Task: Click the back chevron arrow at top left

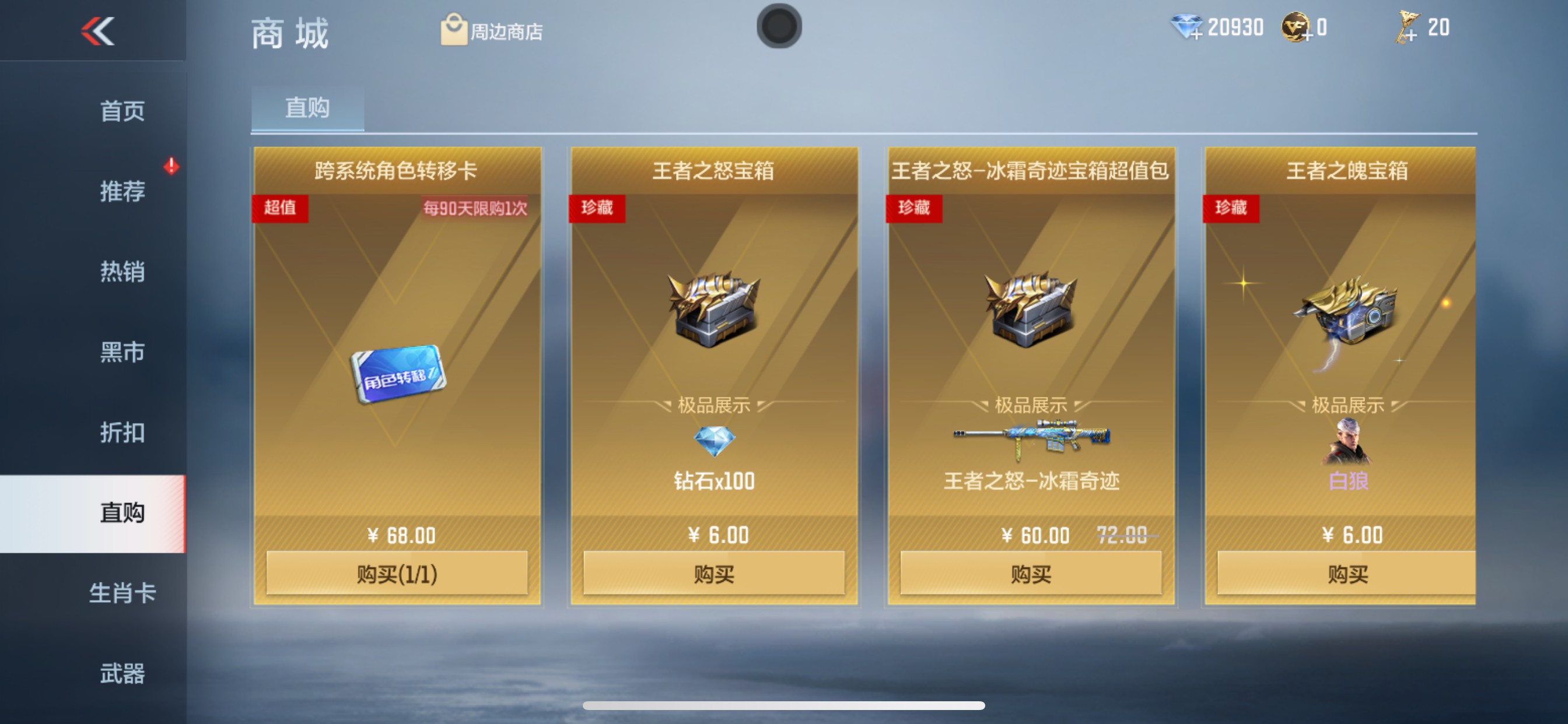Action: coord(97,30)
